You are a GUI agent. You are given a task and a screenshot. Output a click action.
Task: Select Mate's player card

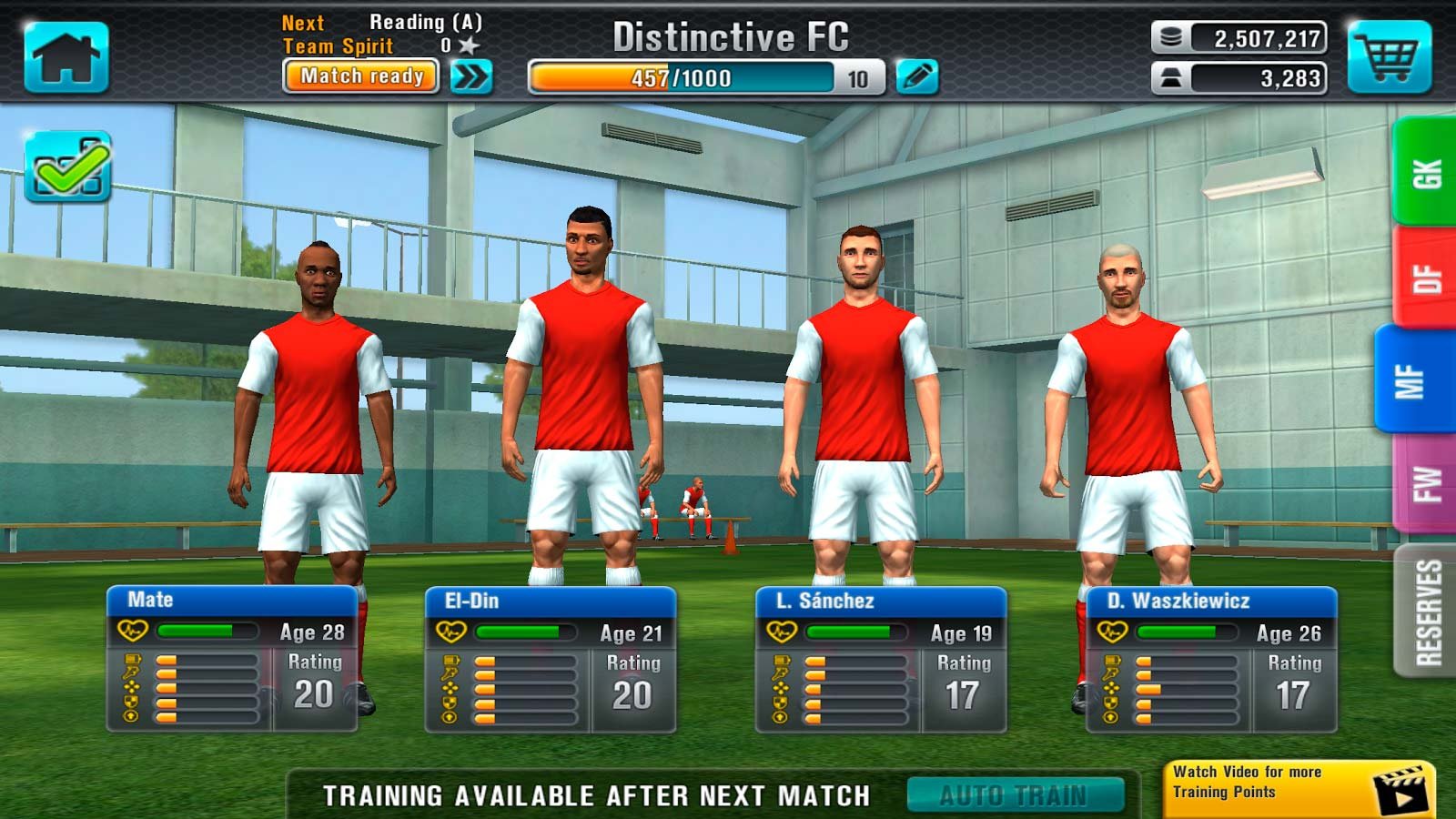pyautogui.click(x=232, y=660)
